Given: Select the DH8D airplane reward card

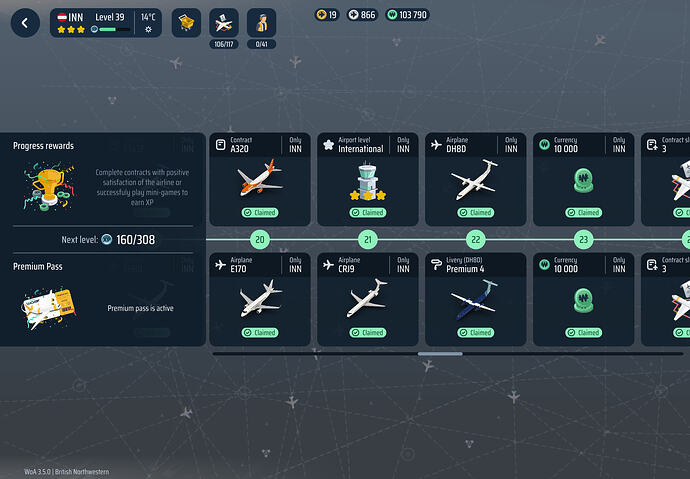Looking at the screenshot, I should 475,179.
